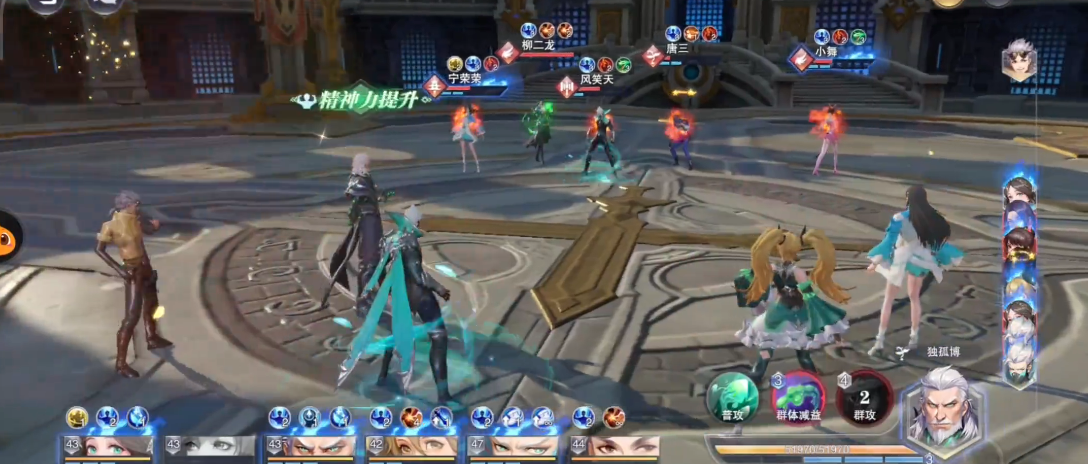1088x464 pixels.
Task: Target enemy 小舞 via her nameplate
Action: (825, 53)
